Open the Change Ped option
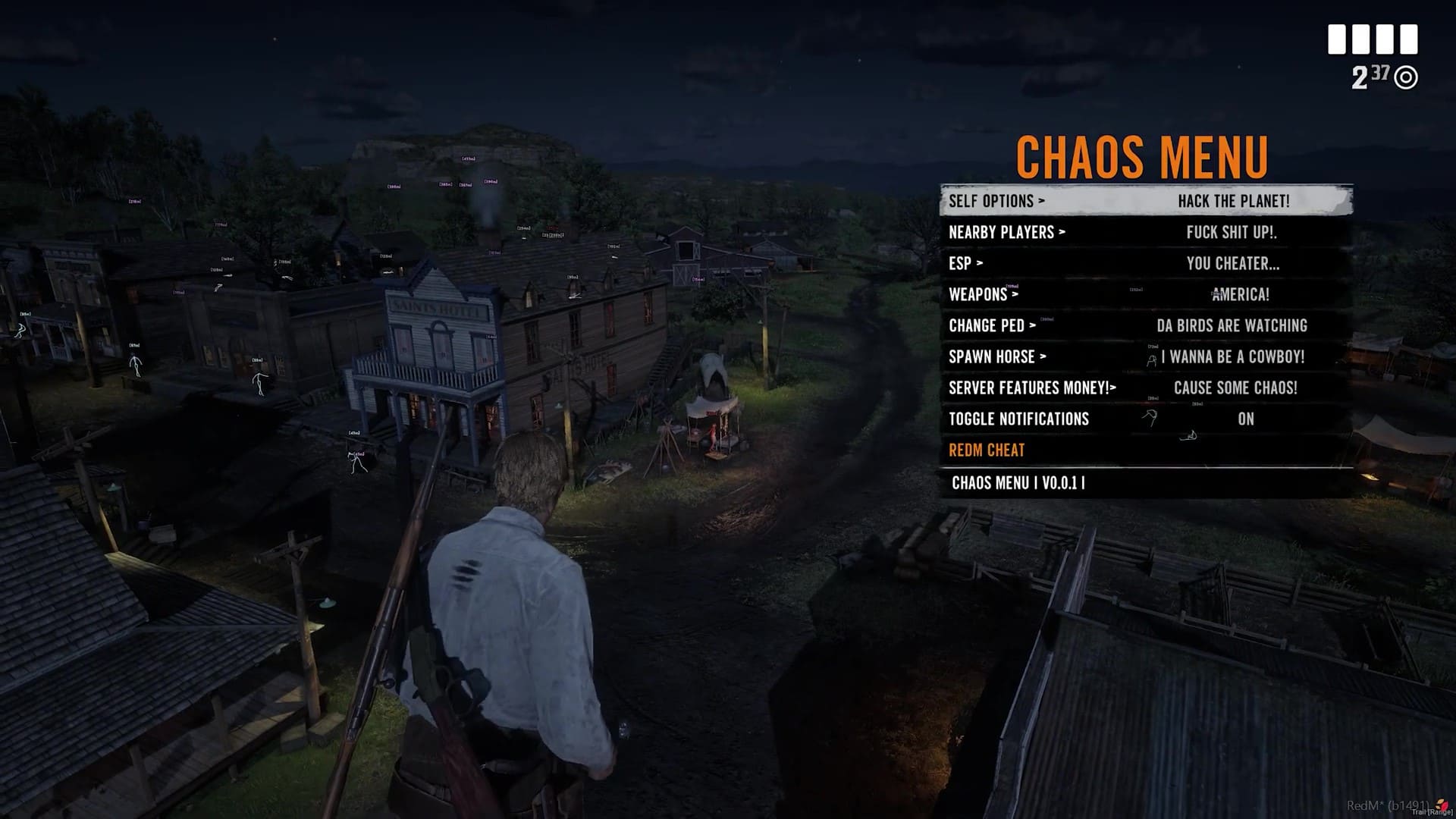The height and width of the screenshot is (819, 1456). pos(991,325)
